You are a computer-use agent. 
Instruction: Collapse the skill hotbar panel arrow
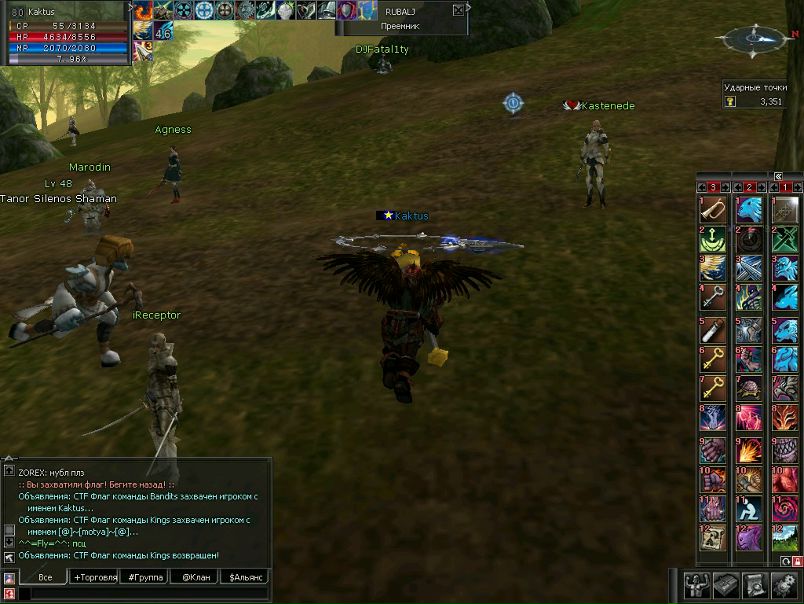pos(779,176)
